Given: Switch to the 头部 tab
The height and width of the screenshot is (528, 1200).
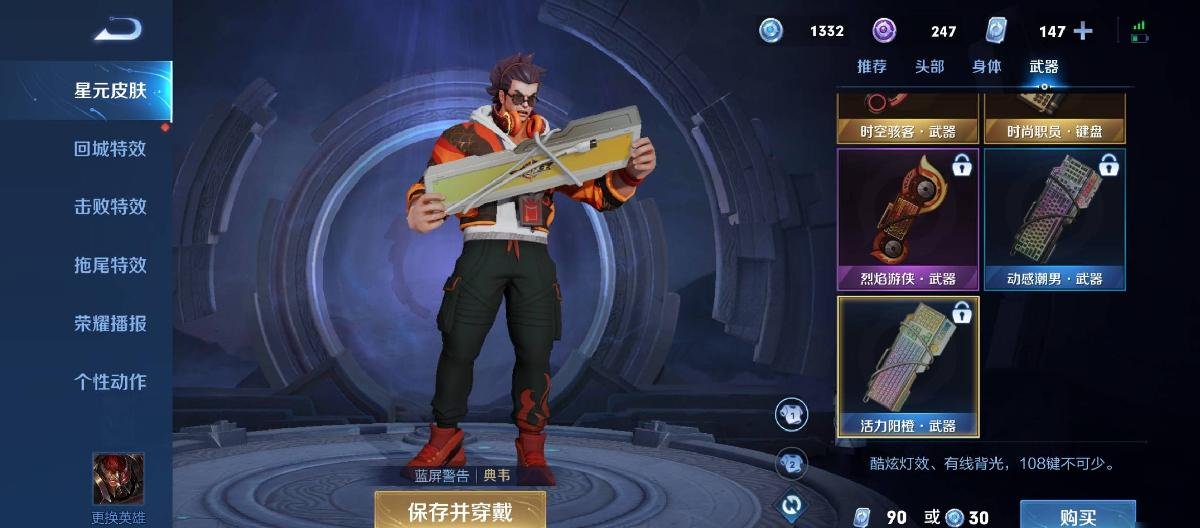Looking at the screenshot, I should pos(929,66).
